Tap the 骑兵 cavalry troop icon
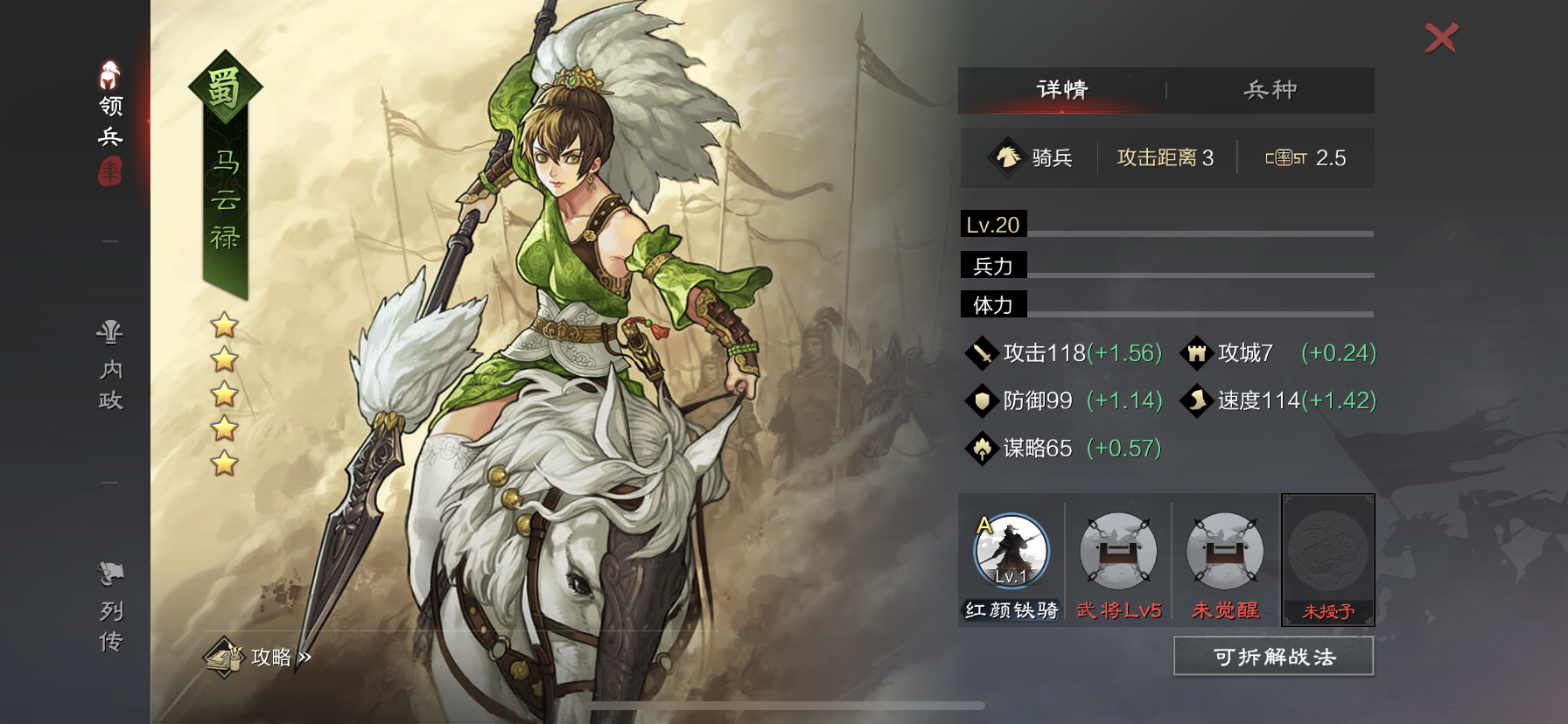Image resolution: width=1568 pixels, height=724 pixels. [1008, 157]
